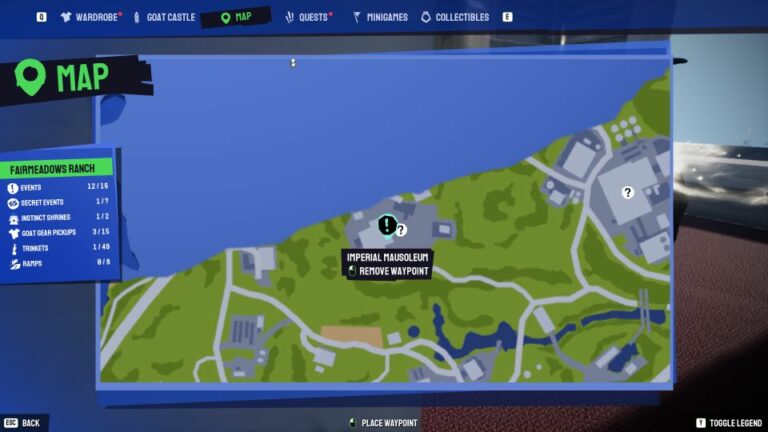Select the question mark marker beside the mausoleum

(401, 230)
